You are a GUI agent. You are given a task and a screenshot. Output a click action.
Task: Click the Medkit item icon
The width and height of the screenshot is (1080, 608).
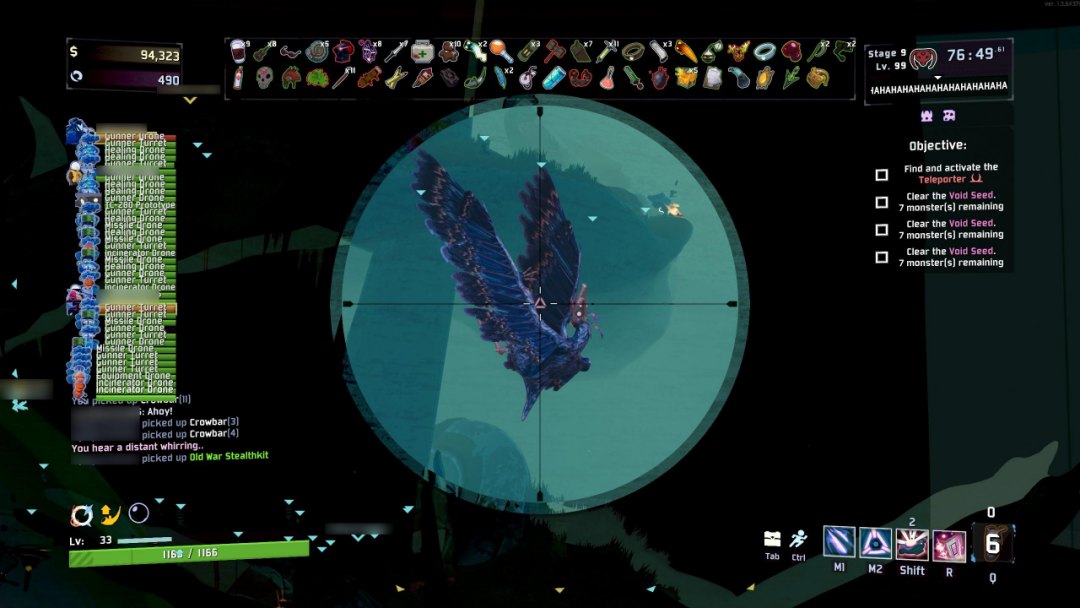422,51
